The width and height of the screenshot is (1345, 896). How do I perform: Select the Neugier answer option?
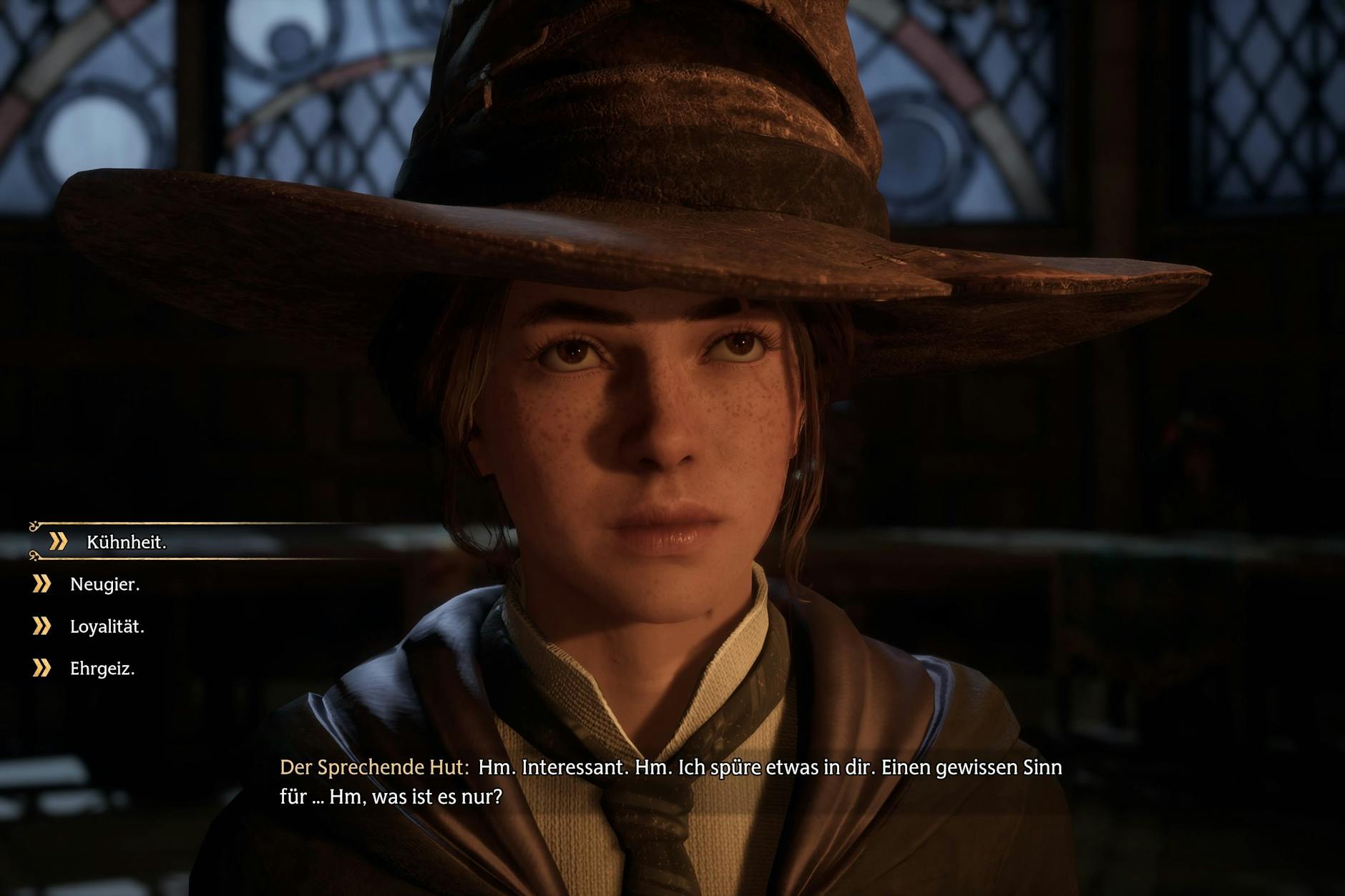[104, 584]
